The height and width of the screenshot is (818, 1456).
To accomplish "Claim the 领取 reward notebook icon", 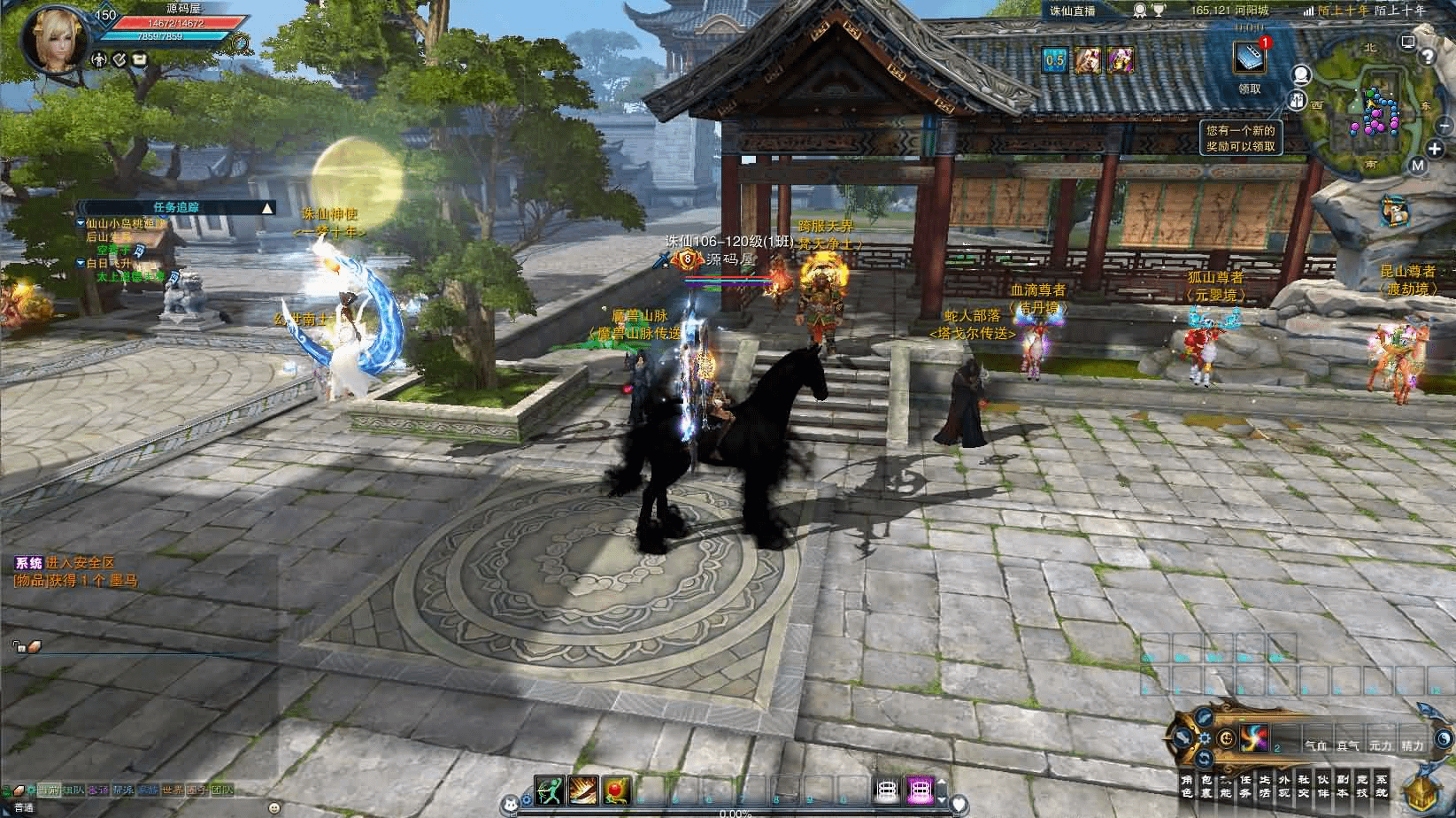I will pos(1249,58).
